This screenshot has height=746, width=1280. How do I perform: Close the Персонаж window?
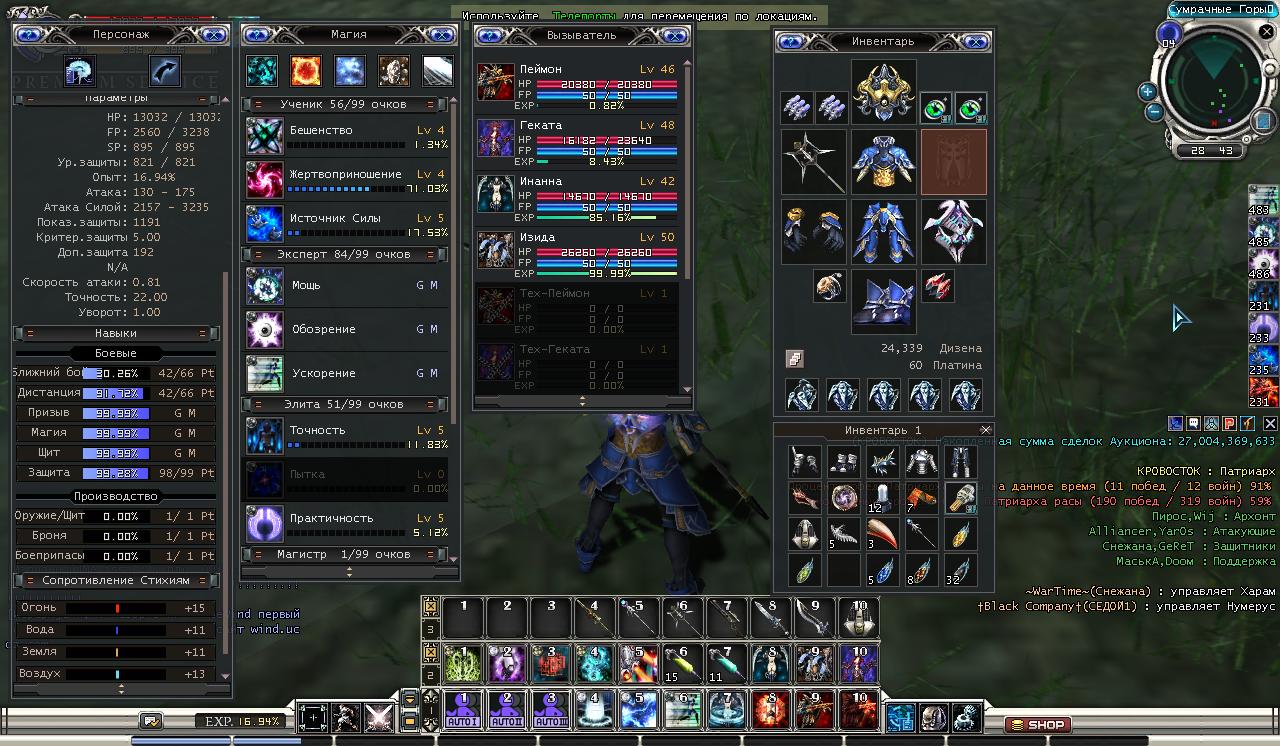(x=213, y=35)
